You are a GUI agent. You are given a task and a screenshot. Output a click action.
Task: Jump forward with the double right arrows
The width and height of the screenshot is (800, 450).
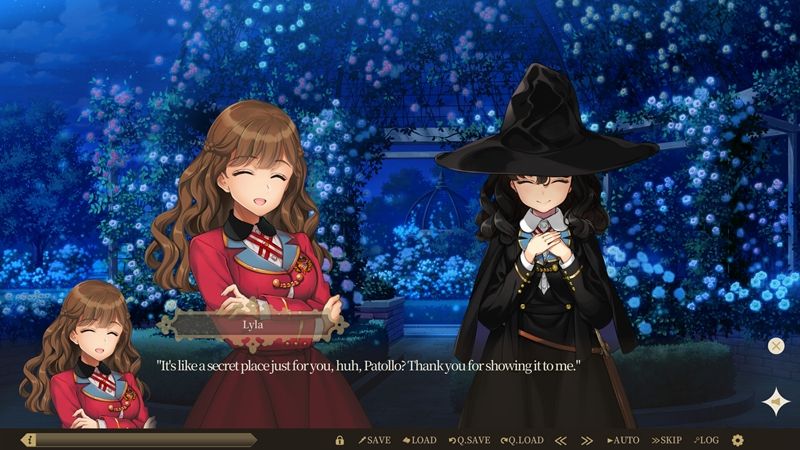click(588, 440)
